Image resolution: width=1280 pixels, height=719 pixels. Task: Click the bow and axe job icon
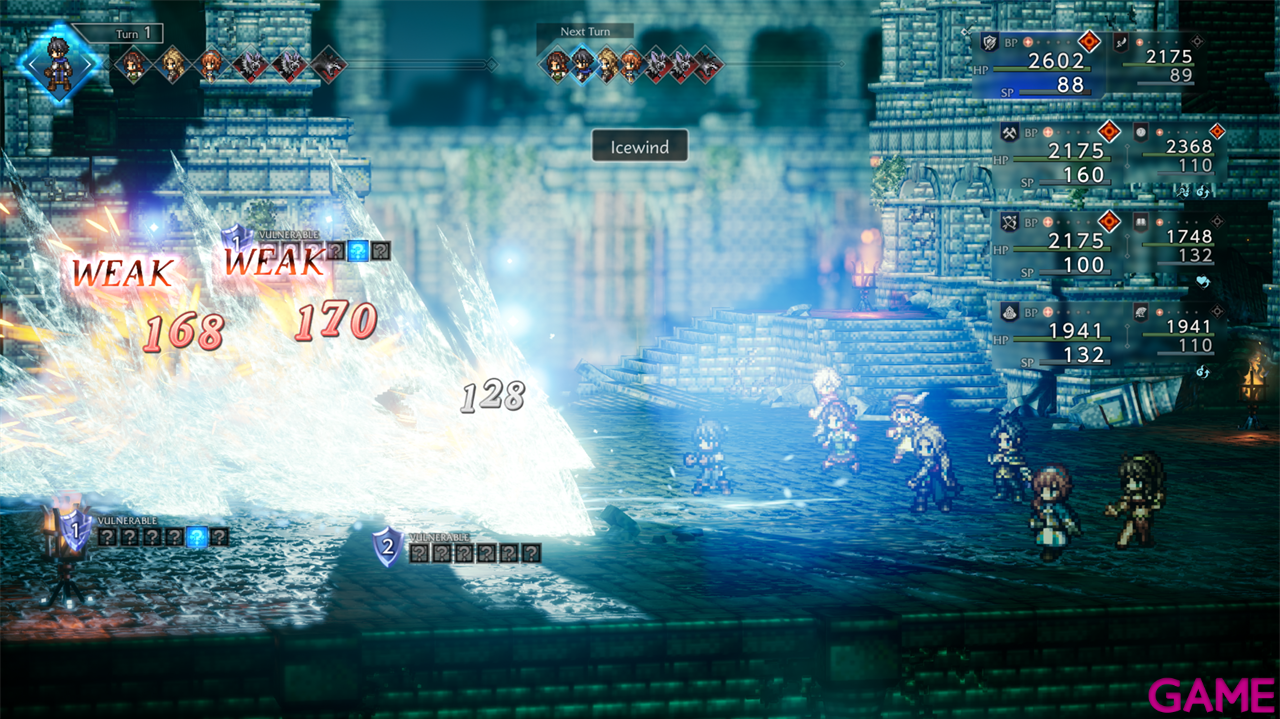click(x=1009, y=221)
